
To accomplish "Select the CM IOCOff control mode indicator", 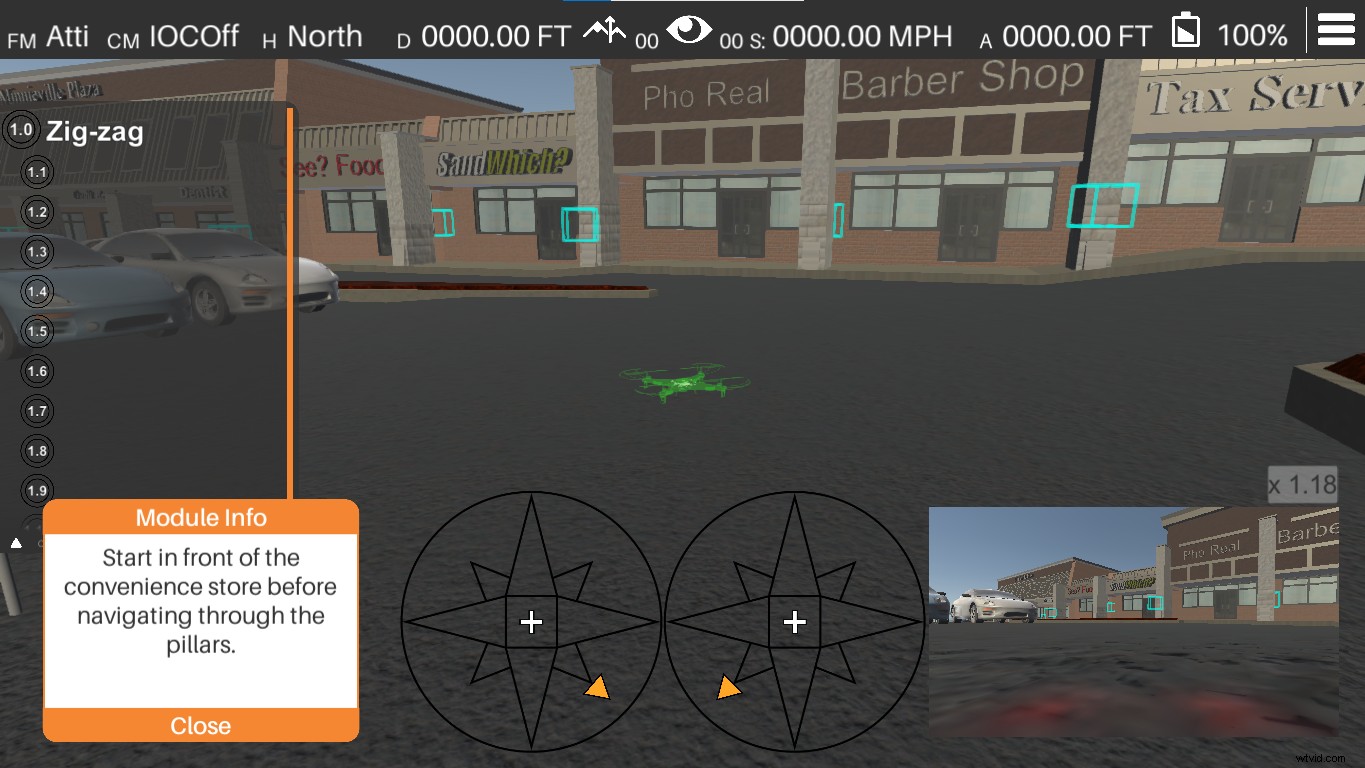I will pyautogui.click(x=175, y=35).
